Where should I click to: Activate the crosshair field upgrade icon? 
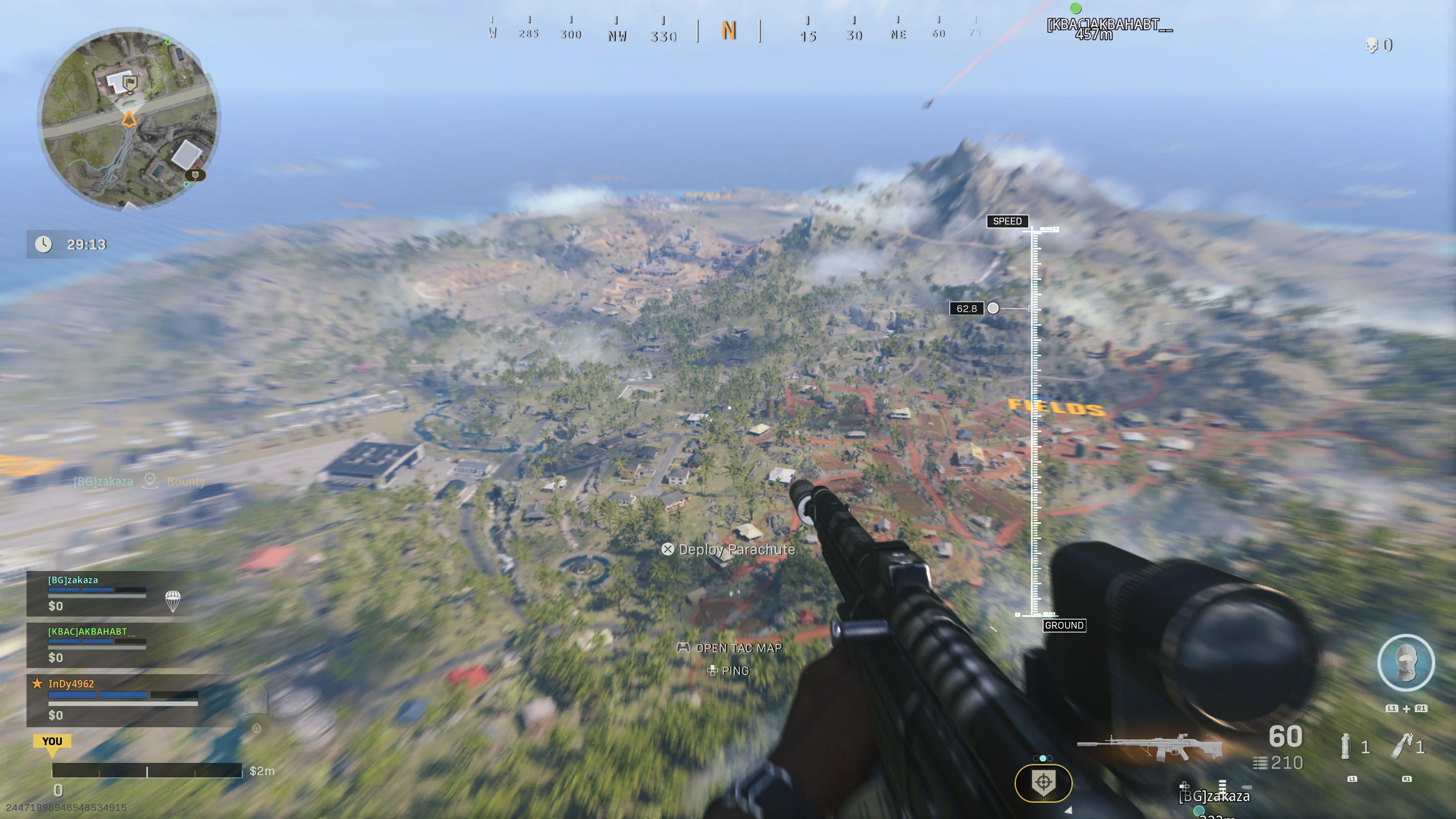[x=1043, y=783]
